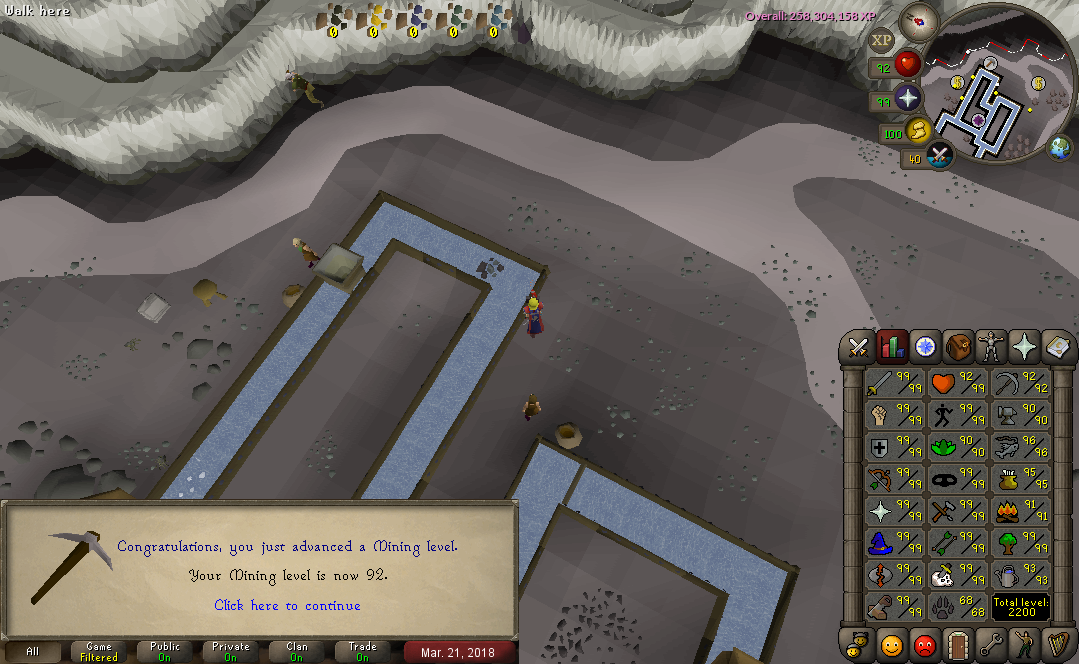Open the world map globe
The width and height of the screenshot is (1079, 664).
point(1059,150)
